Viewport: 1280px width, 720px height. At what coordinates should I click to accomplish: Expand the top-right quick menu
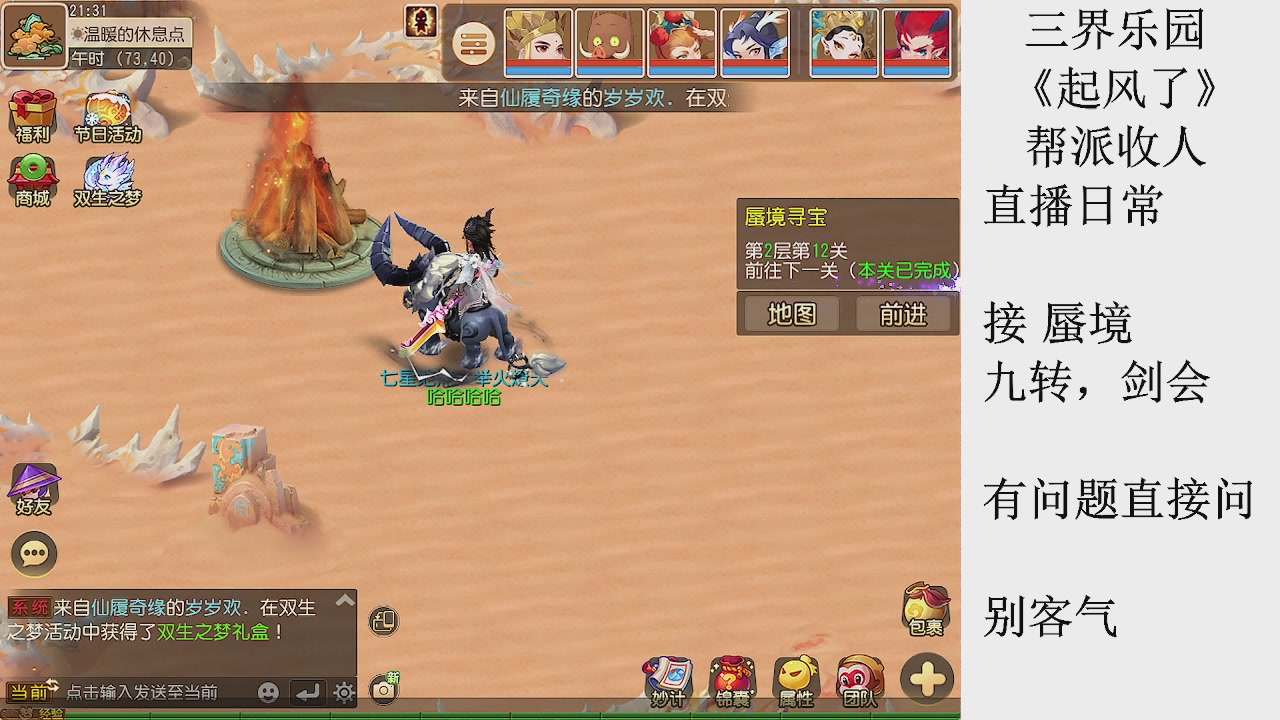coord(472,45)
